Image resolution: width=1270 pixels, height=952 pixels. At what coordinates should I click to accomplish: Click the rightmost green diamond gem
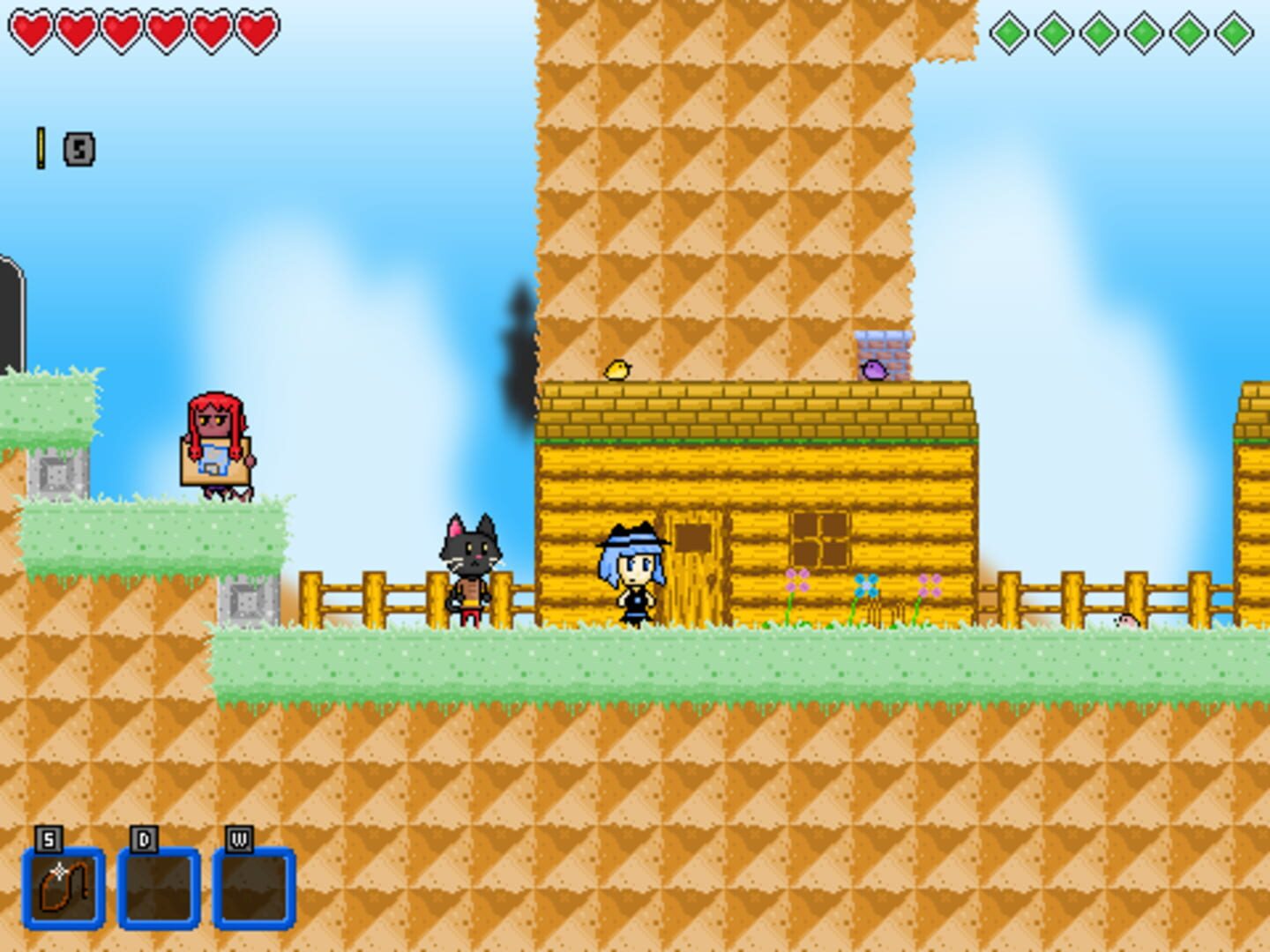pos(1235,33)
